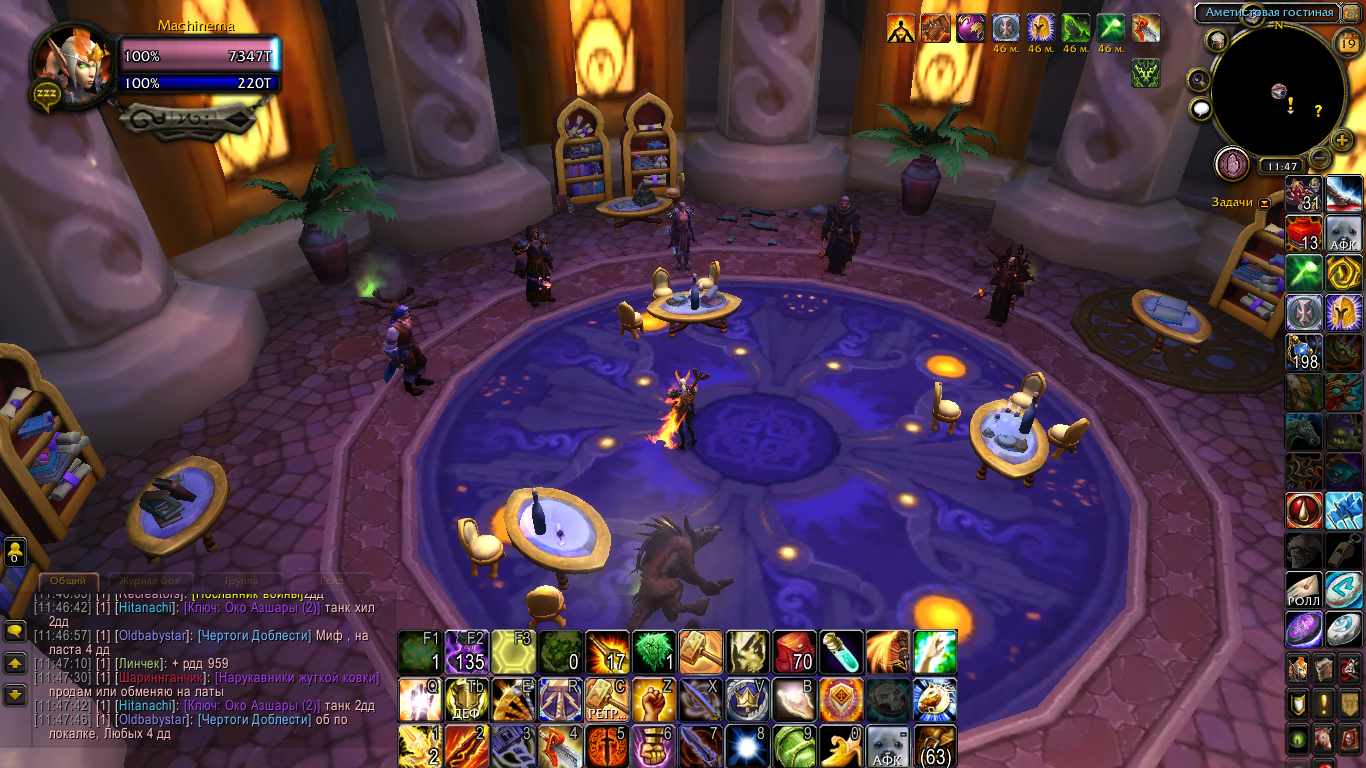Open the yellow speech bubble chat menu
Screen dimensions: 1366x768
[15, 631]
